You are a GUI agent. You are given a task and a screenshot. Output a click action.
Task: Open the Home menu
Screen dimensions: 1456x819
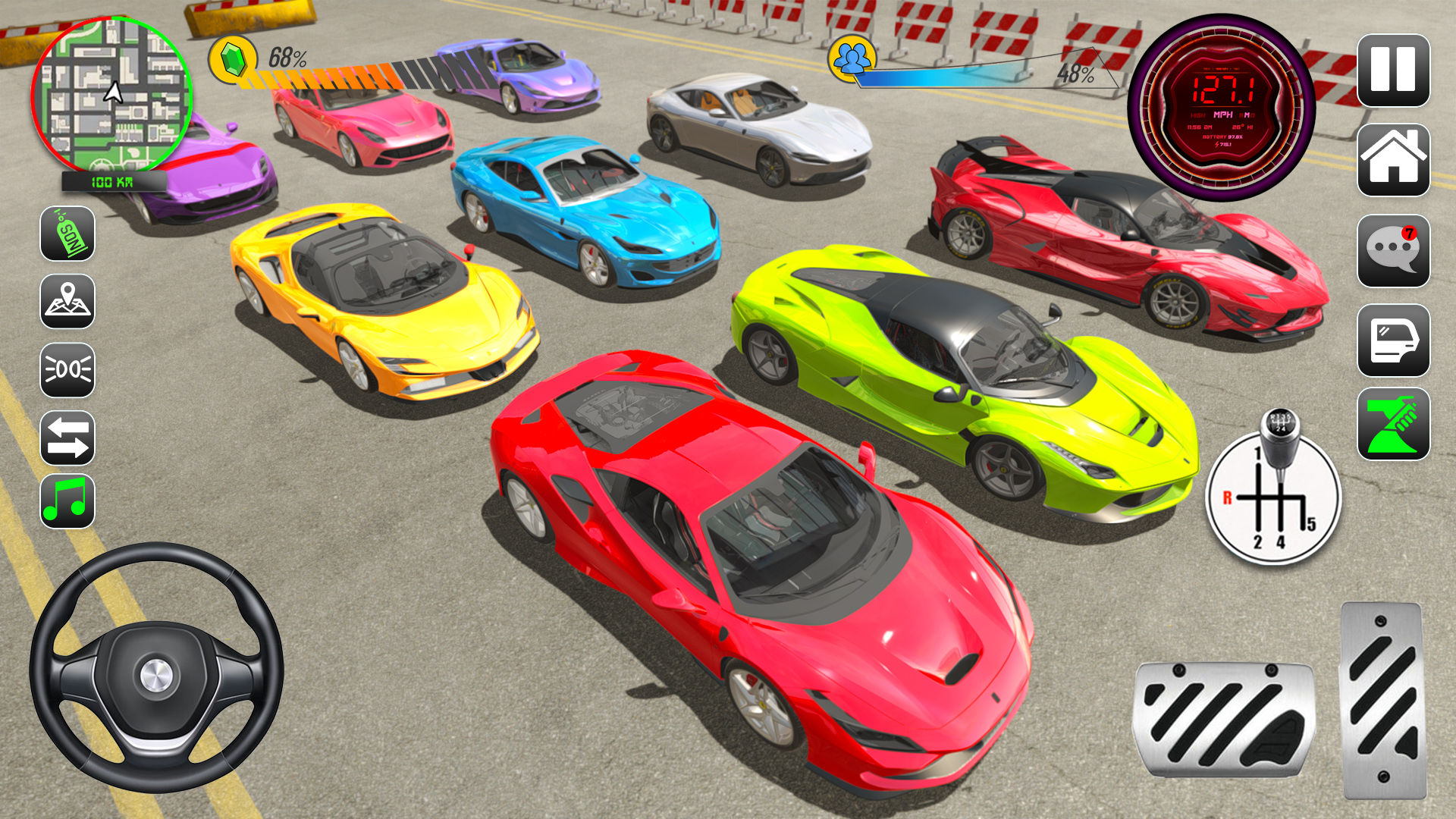[x=1394, y=159]
